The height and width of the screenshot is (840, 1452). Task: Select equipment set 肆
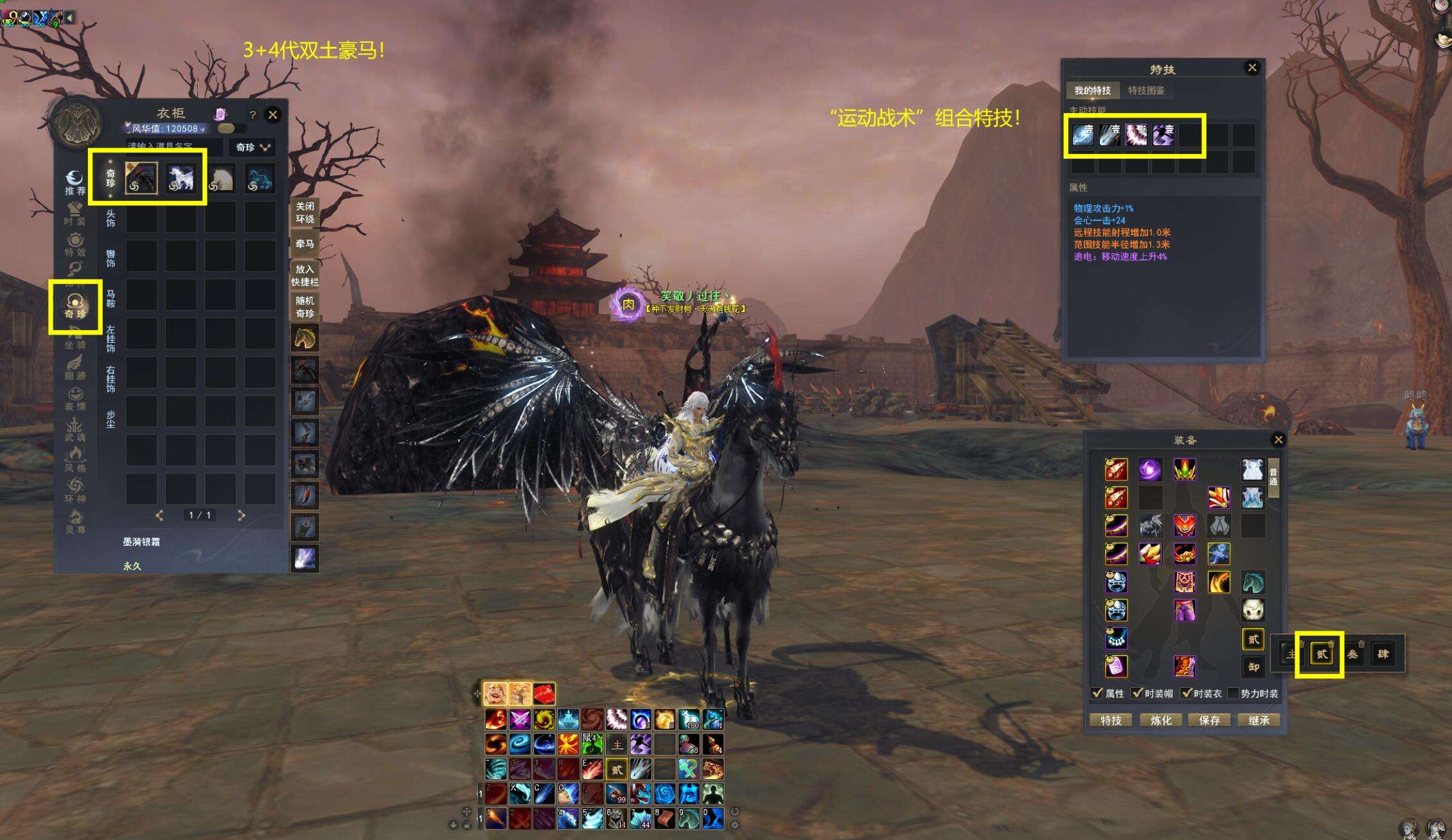[x=1383, y=654]
